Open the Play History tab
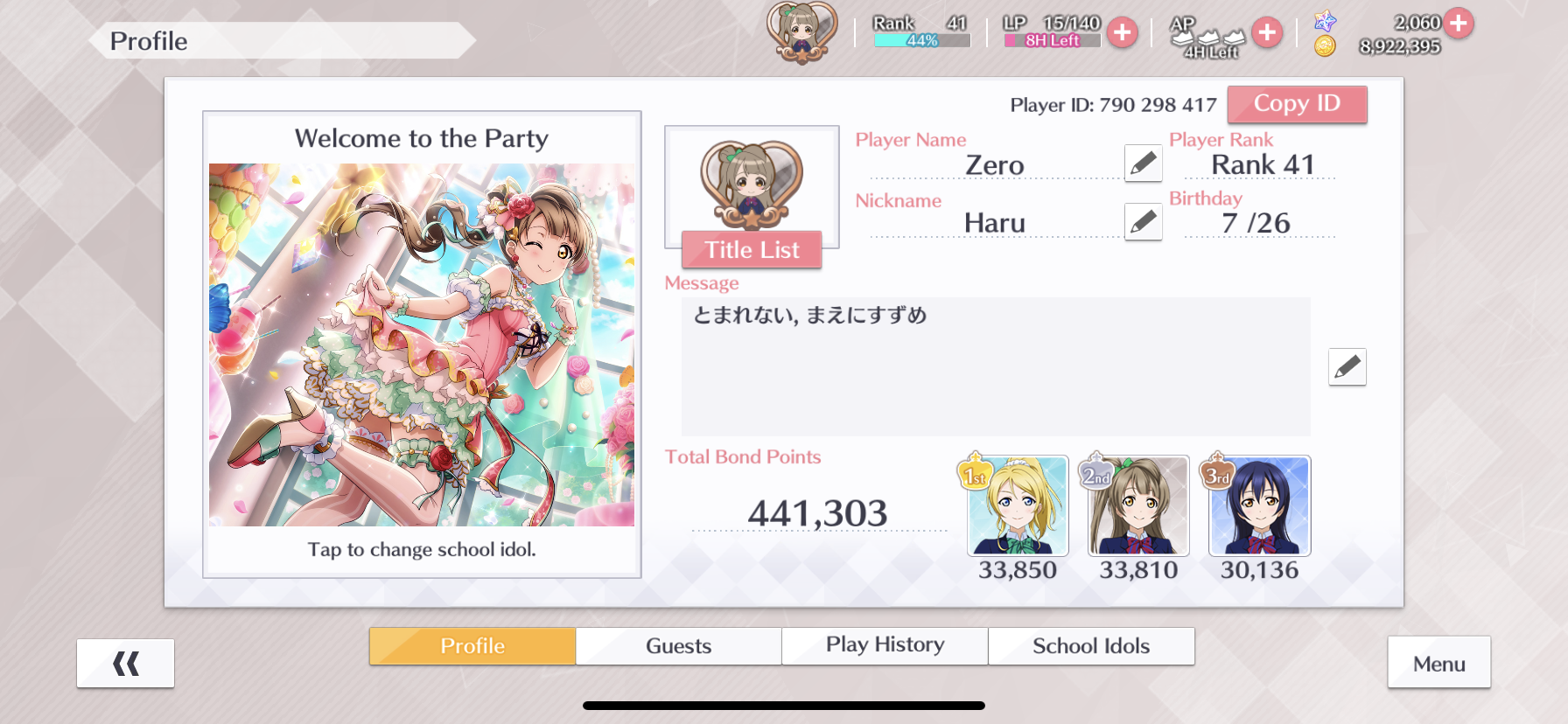 tap(885, 646)
